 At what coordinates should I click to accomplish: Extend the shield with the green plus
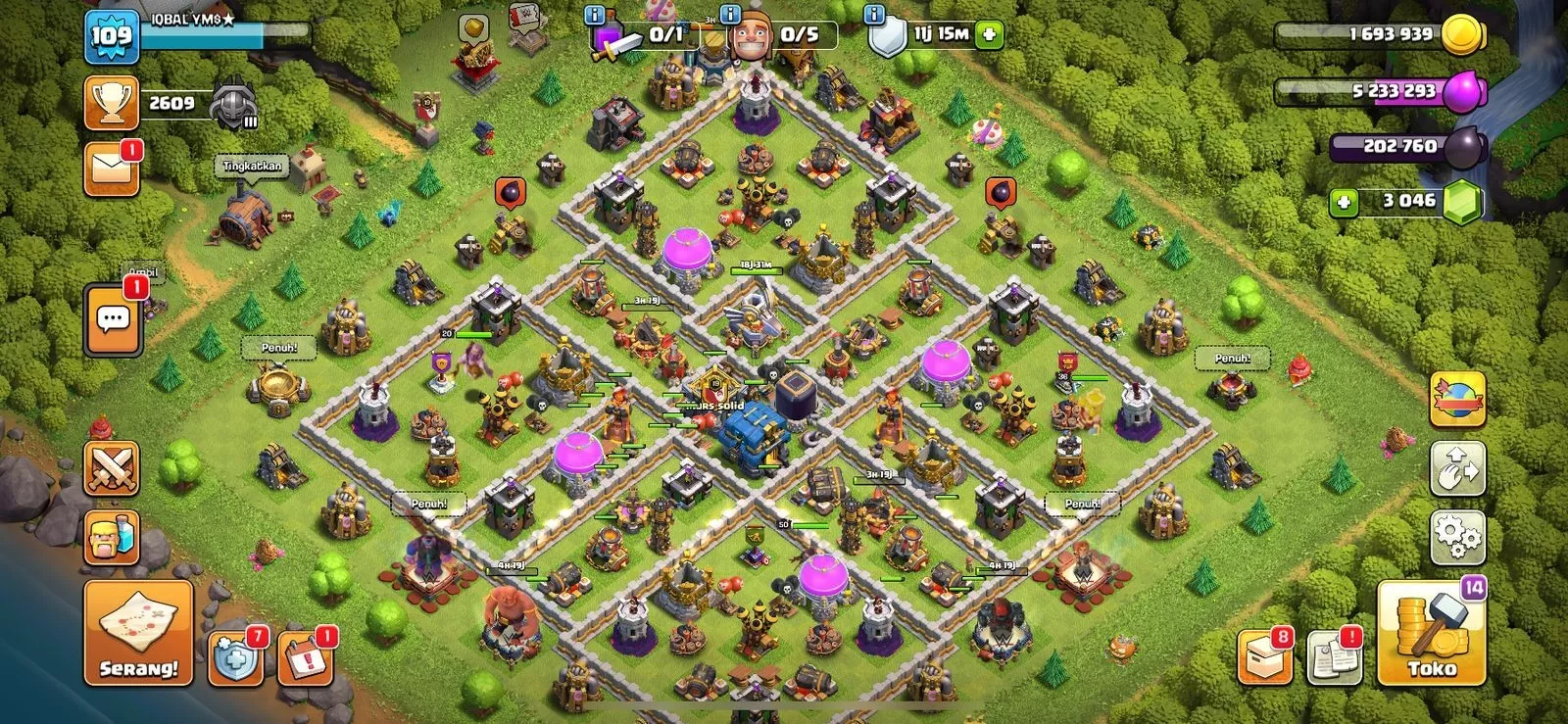pos(989,35)
